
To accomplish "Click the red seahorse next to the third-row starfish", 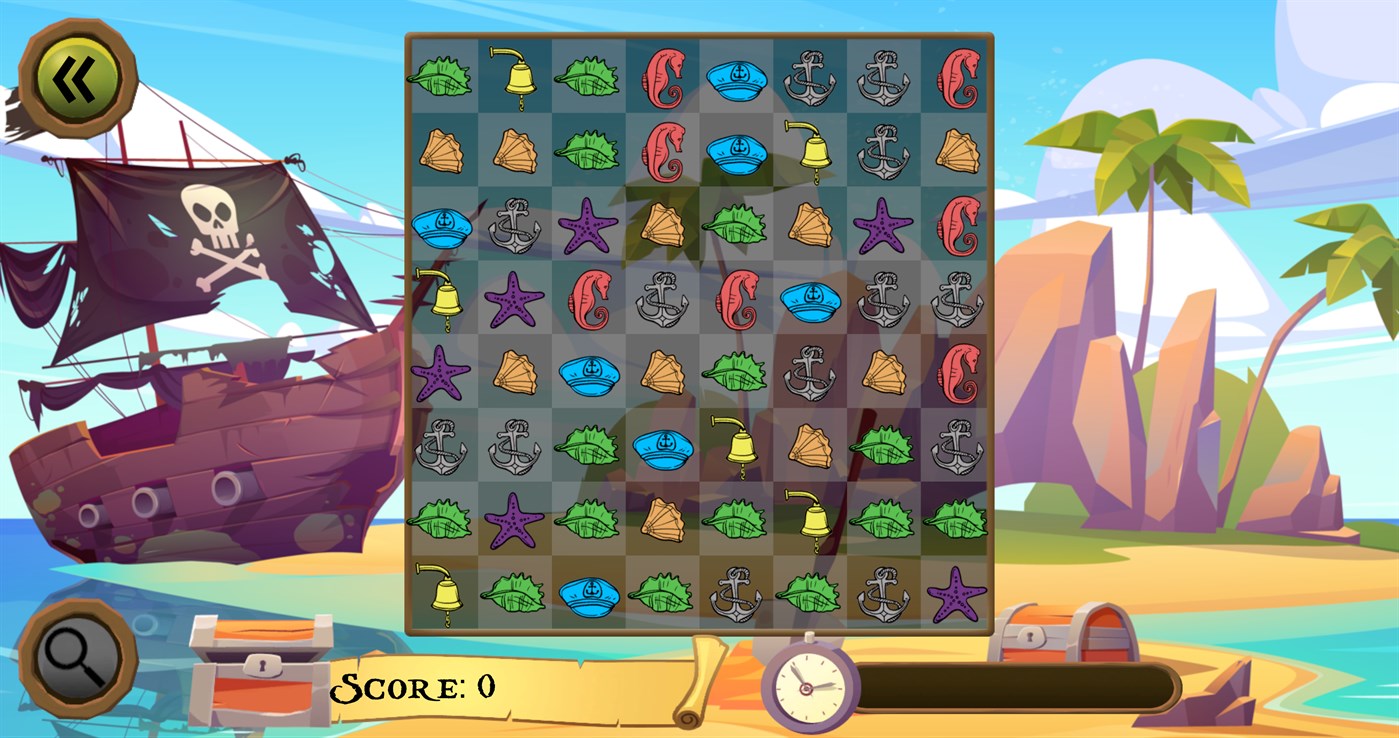I will click(x=957, y=228).
